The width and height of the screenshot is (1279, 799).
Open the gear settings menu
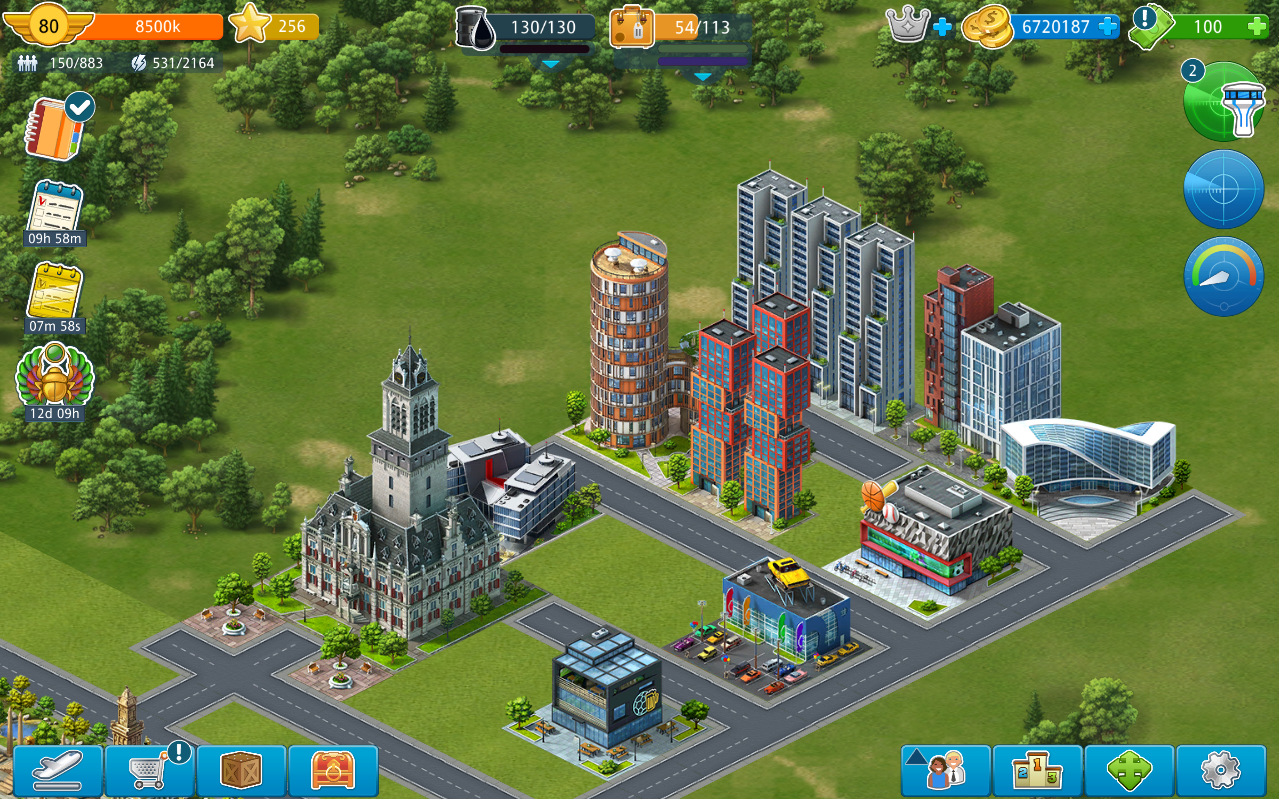pos(1221,771)
